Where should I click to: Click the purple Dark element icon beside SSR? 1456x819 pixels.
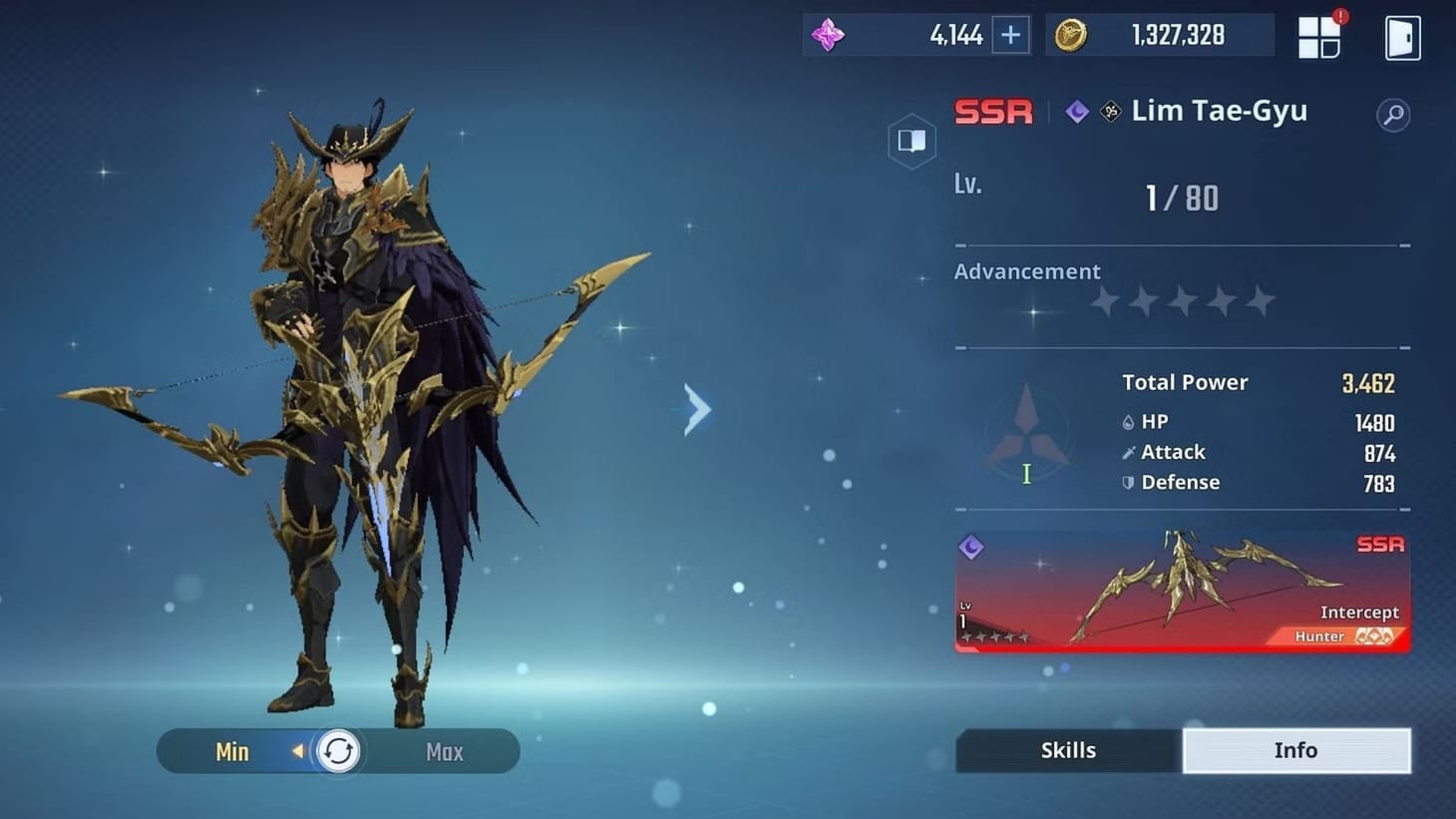1076,112
